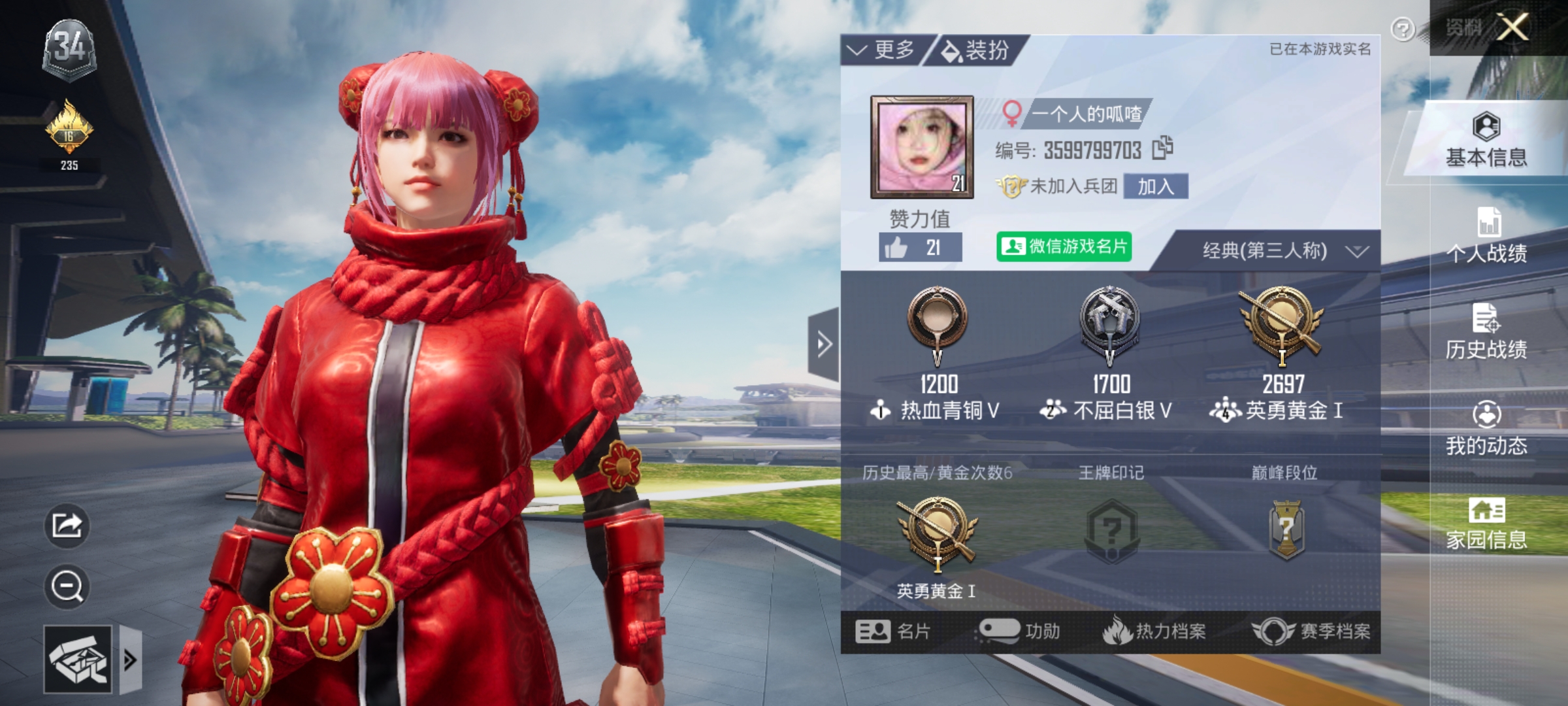This screenshot has width=1568, height=706.
Task: View the 历史战绩 tab
Action: click(1486, 332)
